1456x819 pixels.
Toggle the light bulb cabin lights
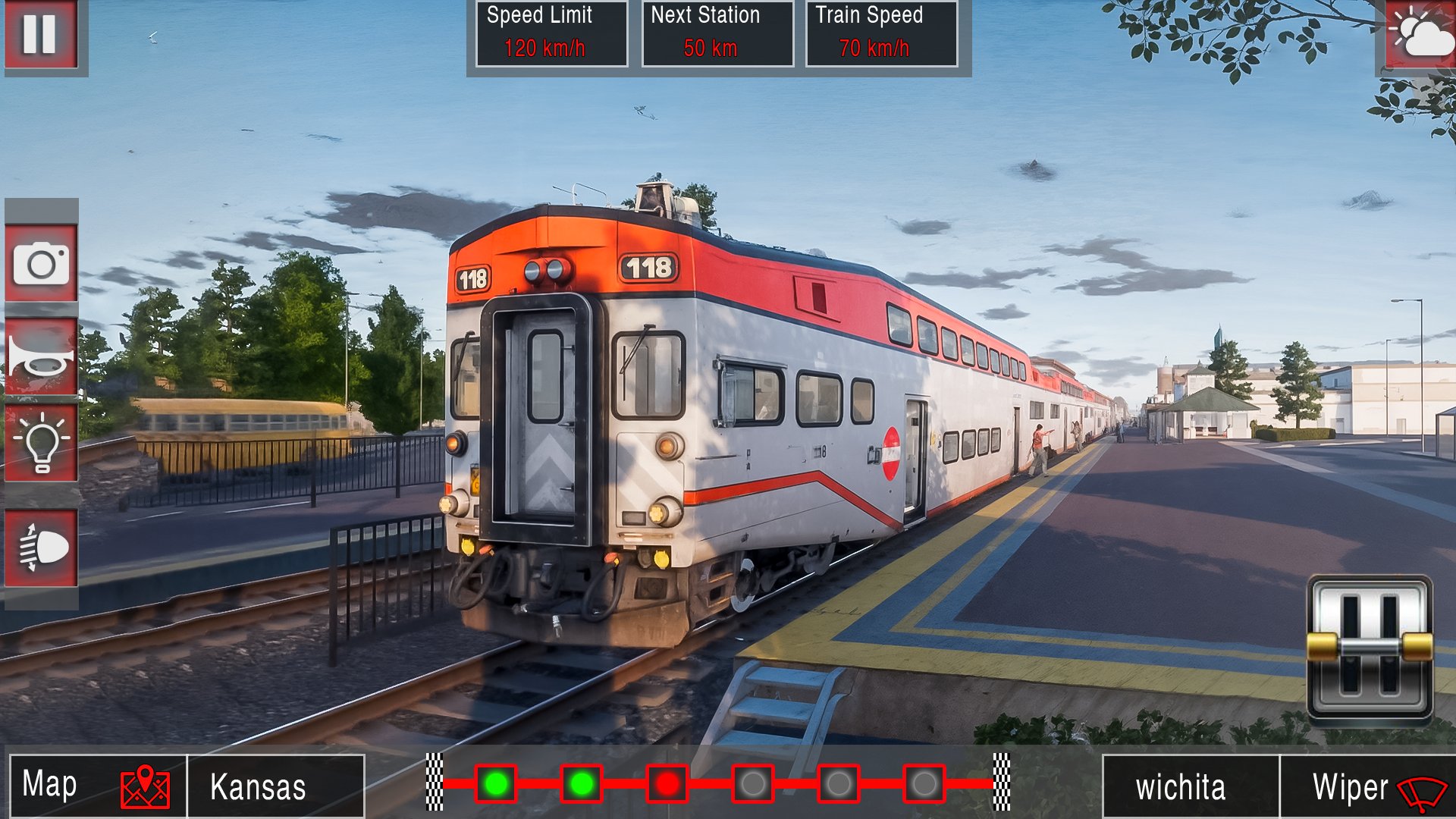pyautogui.click(x=42, y=443)
